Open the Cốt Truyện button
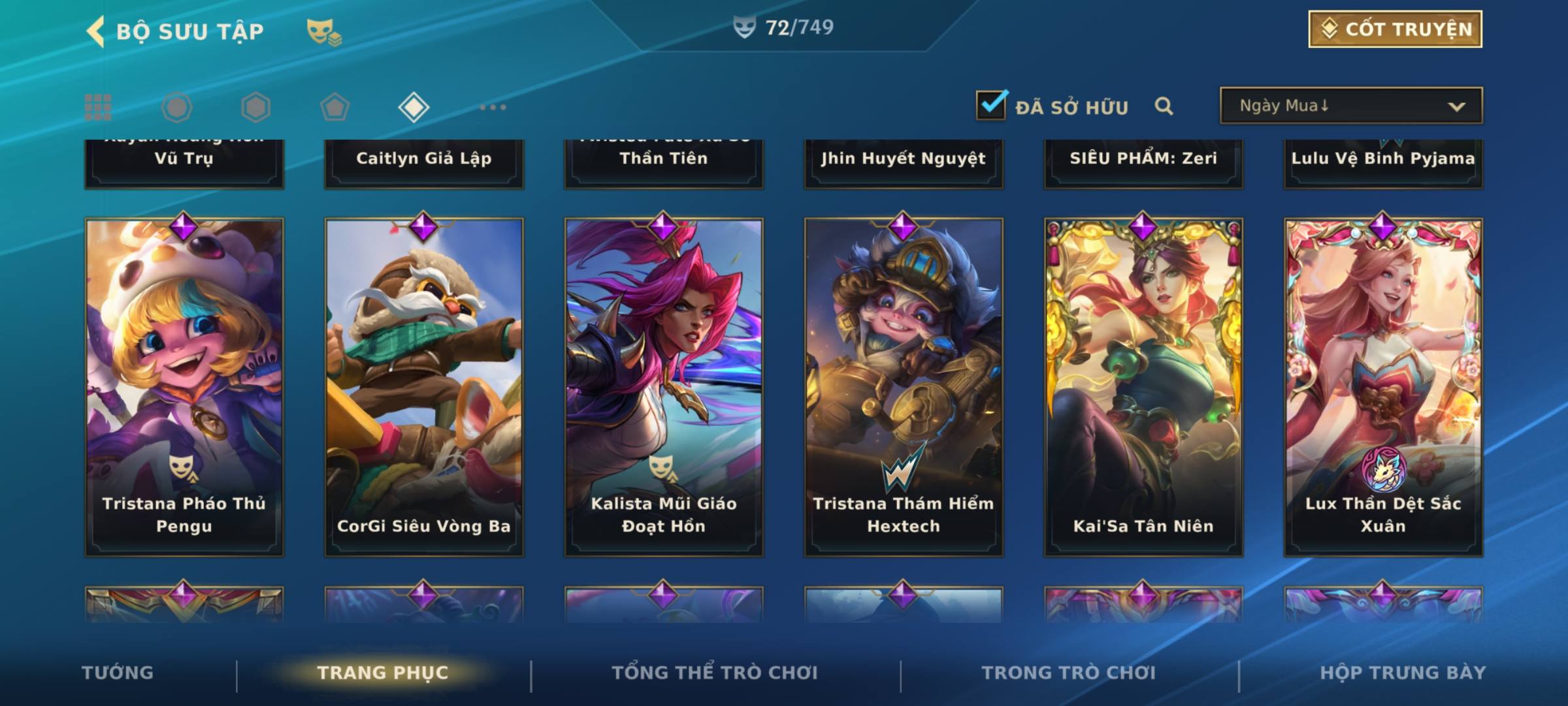The height and width of the screenshot is (706, 1568). point(1395,29)
